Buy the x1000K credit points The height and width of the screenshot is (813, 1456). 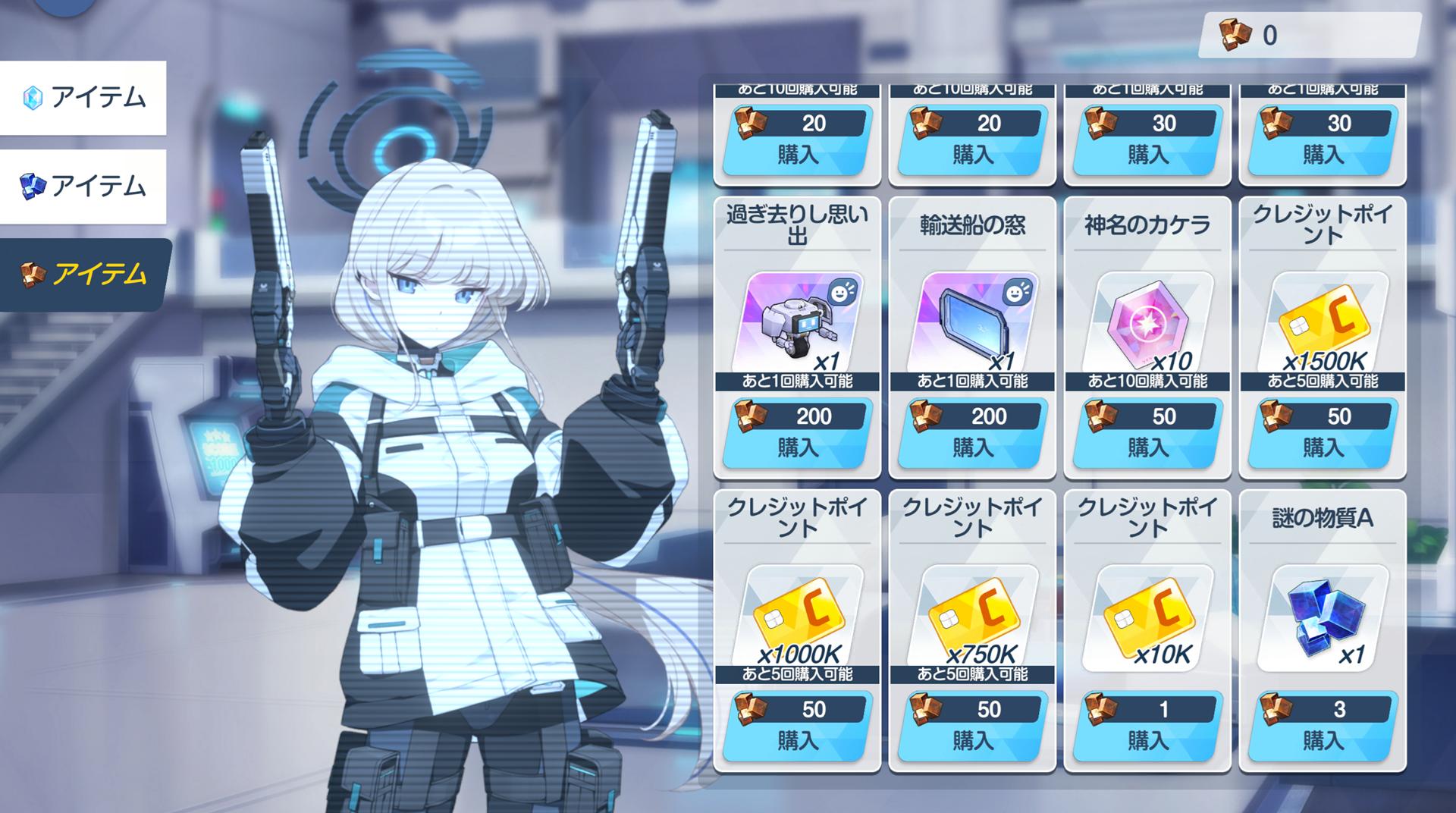797,727
